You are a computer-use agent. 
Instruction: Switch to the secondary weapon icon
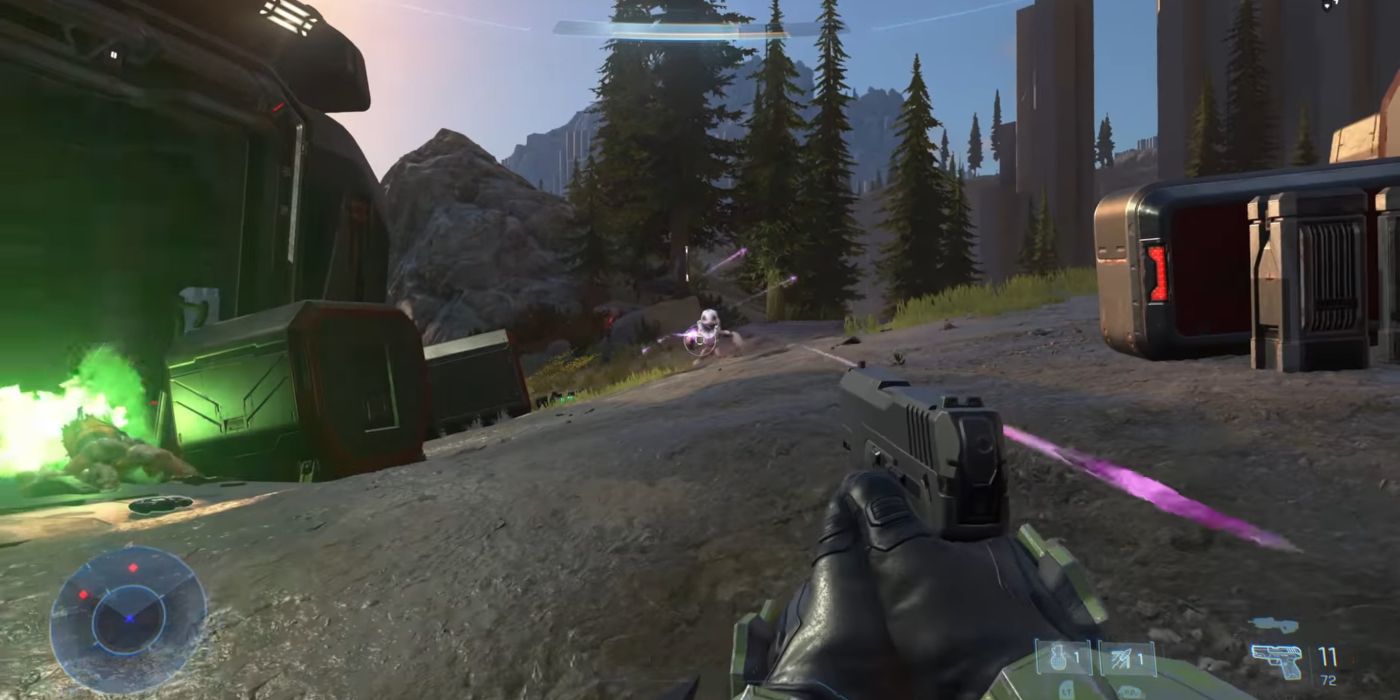pos(1274,625)
